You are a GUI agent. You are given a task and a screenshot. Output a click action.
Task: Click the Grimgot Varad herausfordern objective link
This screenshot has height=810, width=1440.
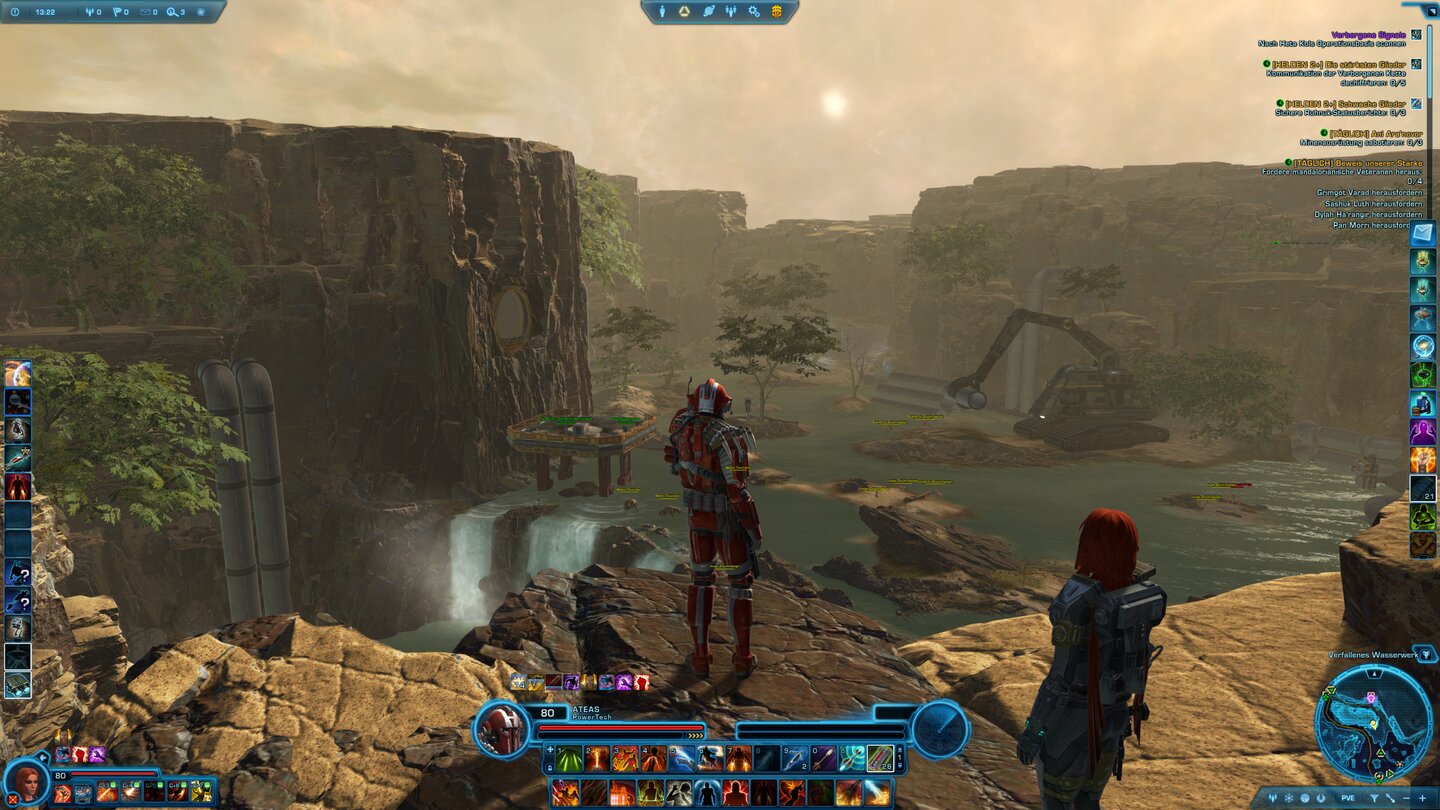pyautogui.click(x=1369, y=193)
